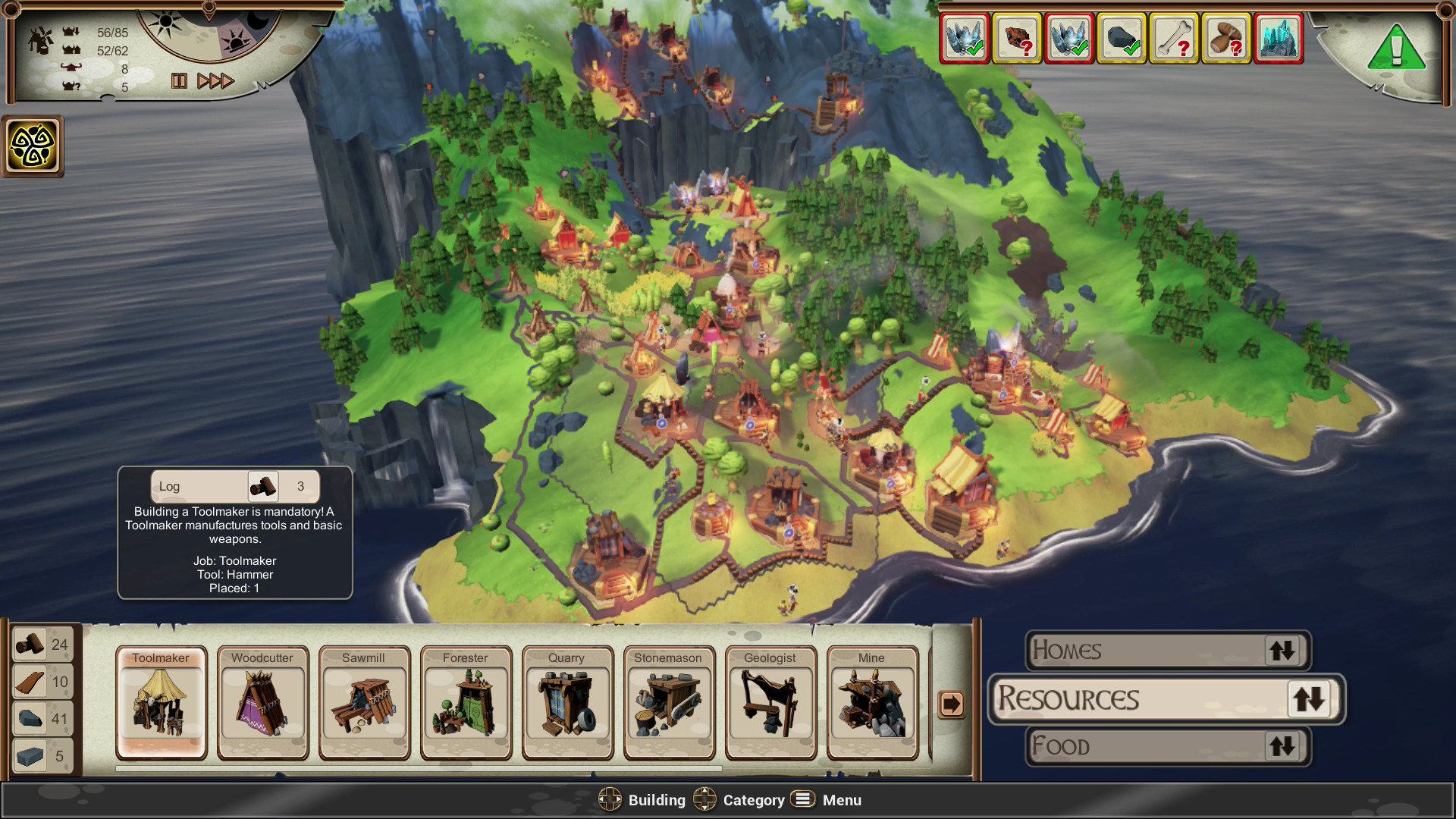
Task: Click the coal resource icon with checkmark
Action: [1121, 38]
